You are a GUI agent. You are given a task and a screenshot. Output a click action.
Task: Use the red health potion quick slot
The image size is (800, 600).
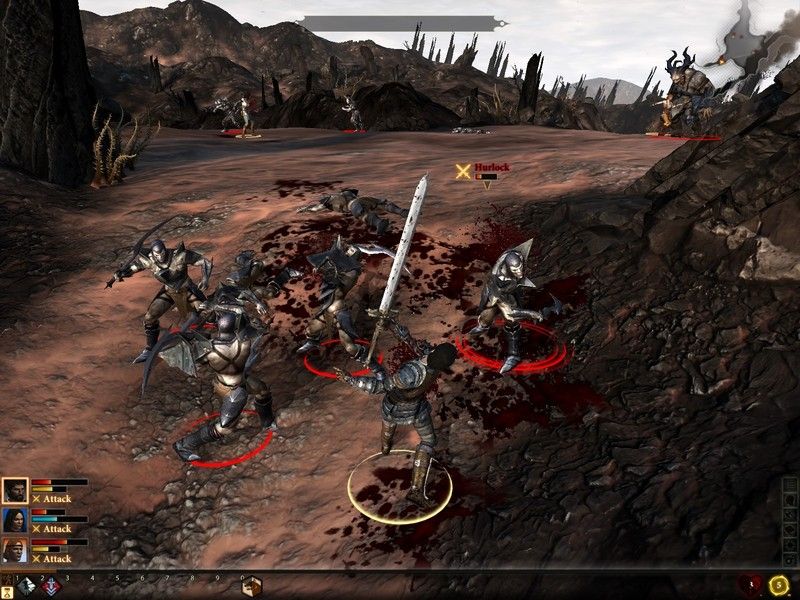[752, 584]
